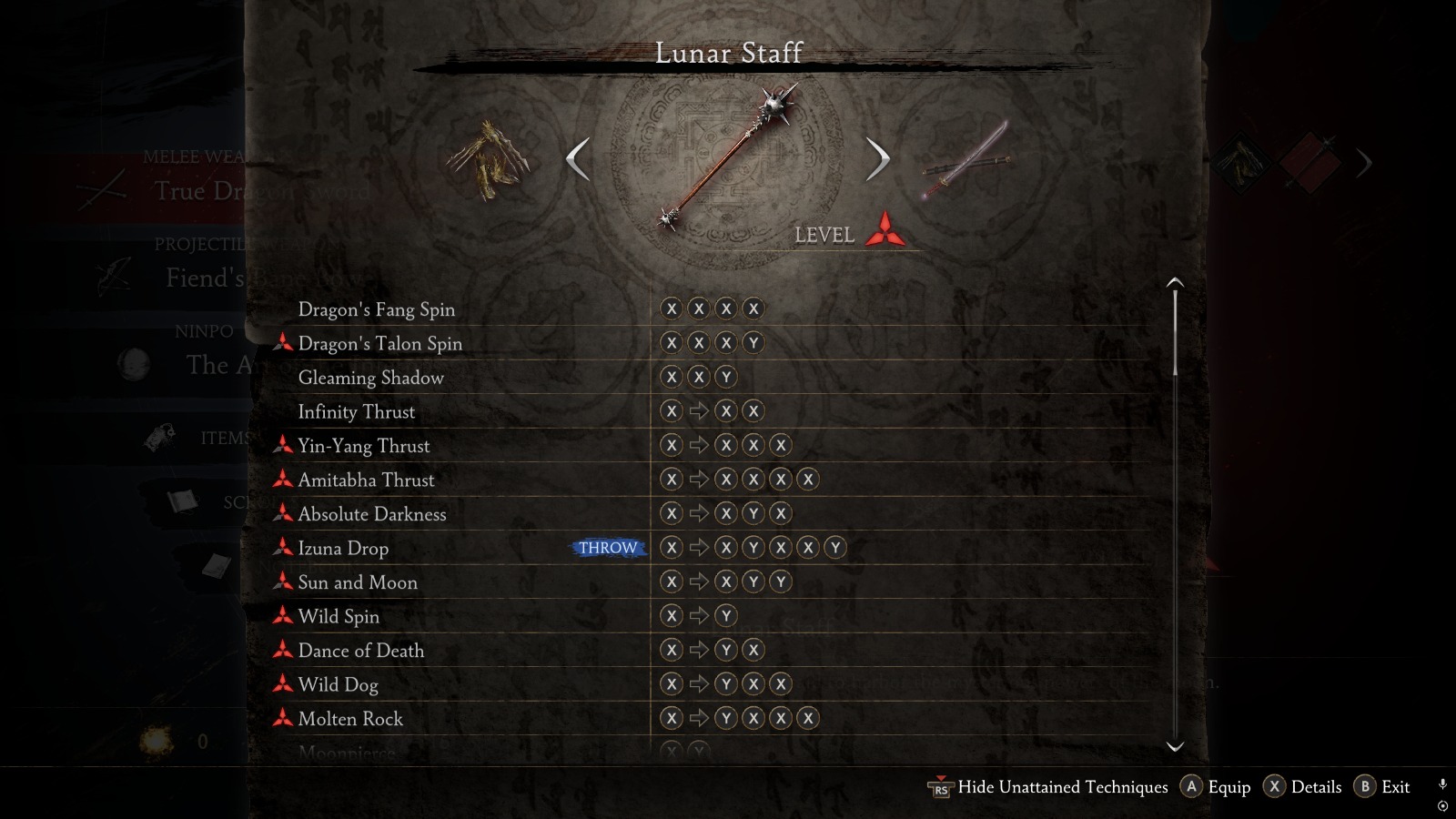
Task: Switch to the previous weapon with left arrow
Action: (578, 159)
